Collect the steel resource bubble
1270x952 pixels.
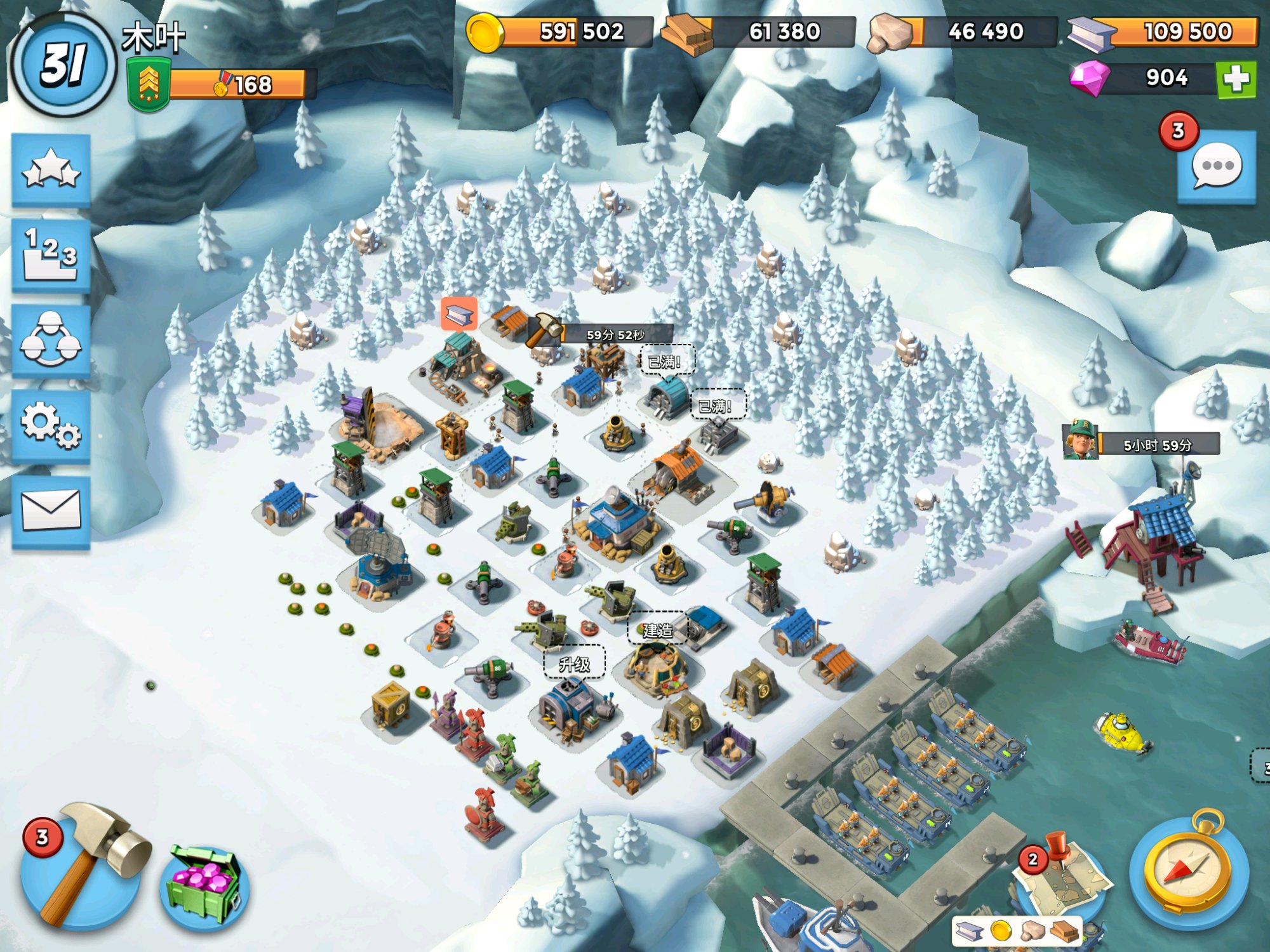[x=459, y=314]
